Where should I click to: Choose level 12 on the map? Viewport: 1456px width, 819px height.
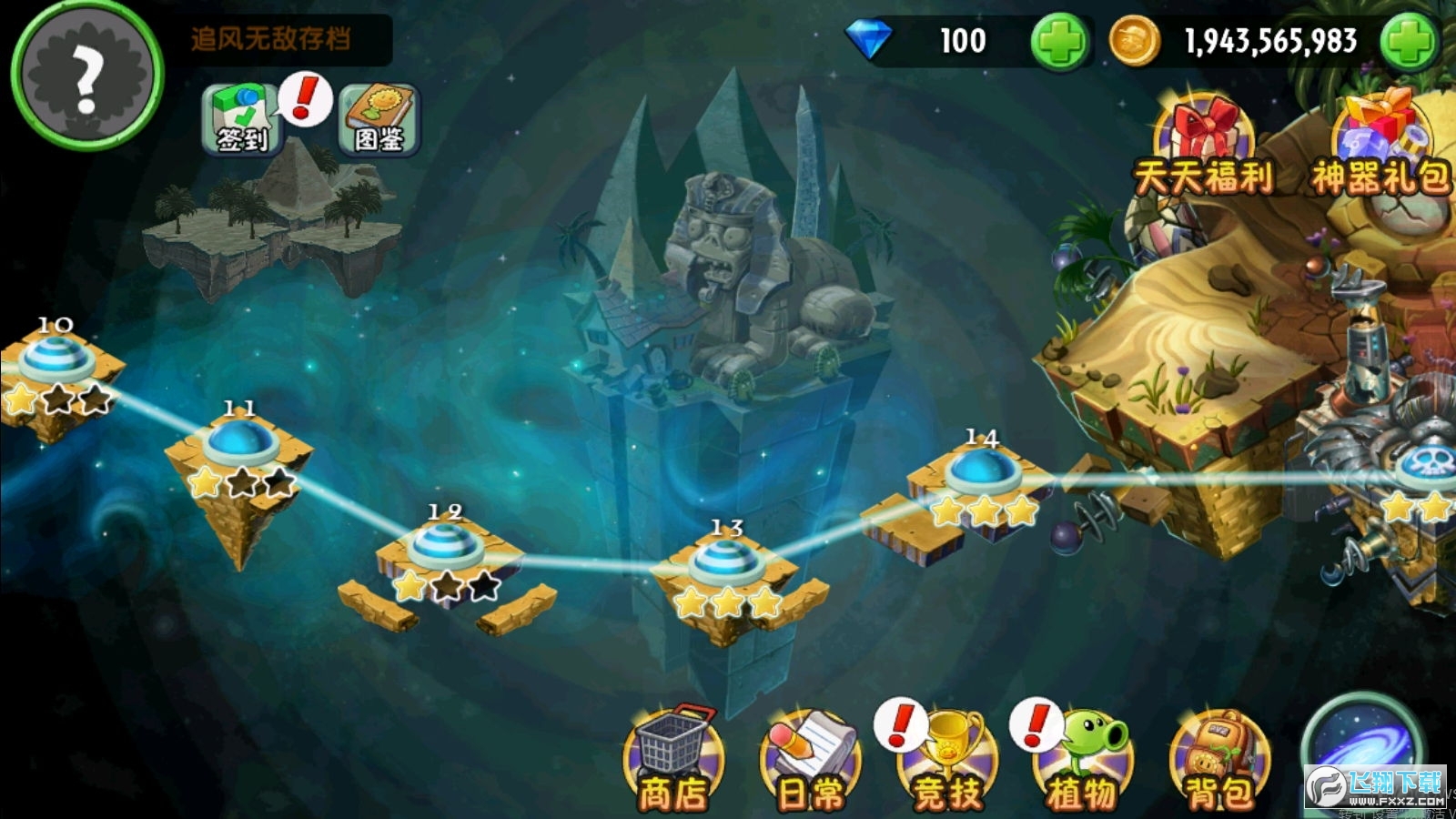point(445,546)
